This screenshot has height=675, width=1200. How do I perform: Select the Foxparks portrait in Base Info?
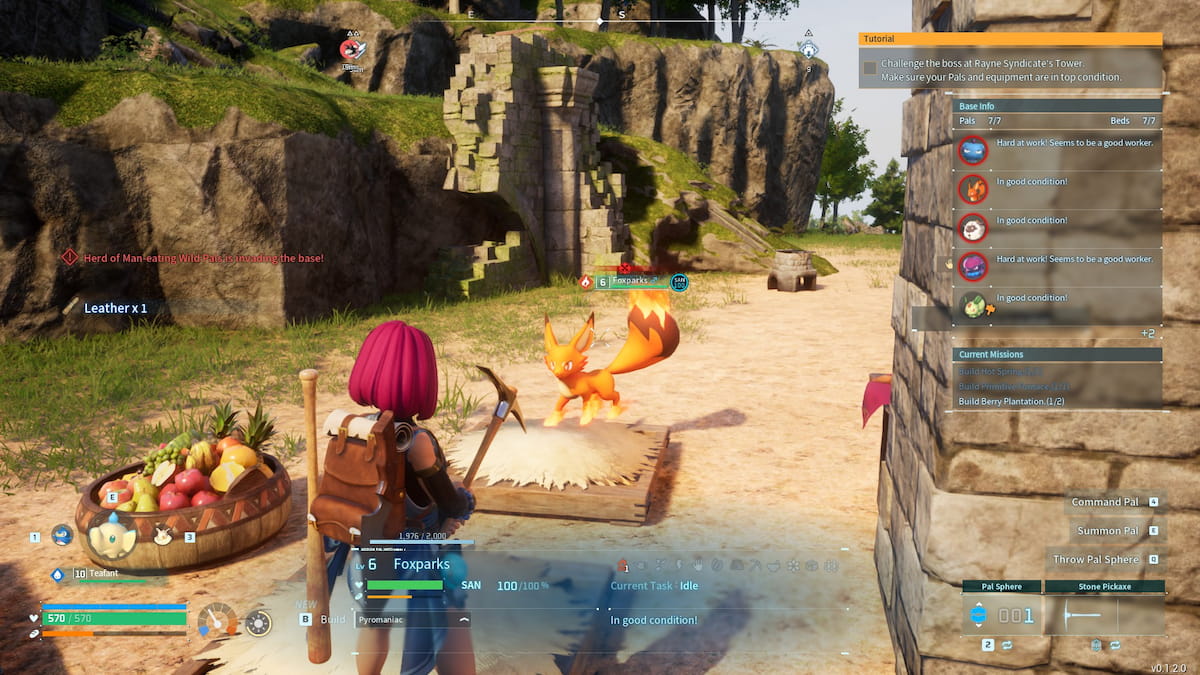(x=973, y=189)
